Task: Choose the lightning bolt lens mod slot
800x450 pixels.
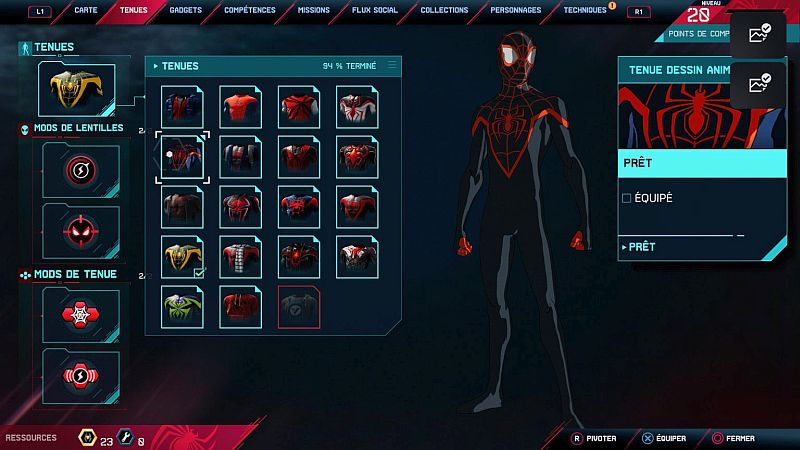Action: pos(81,170)
